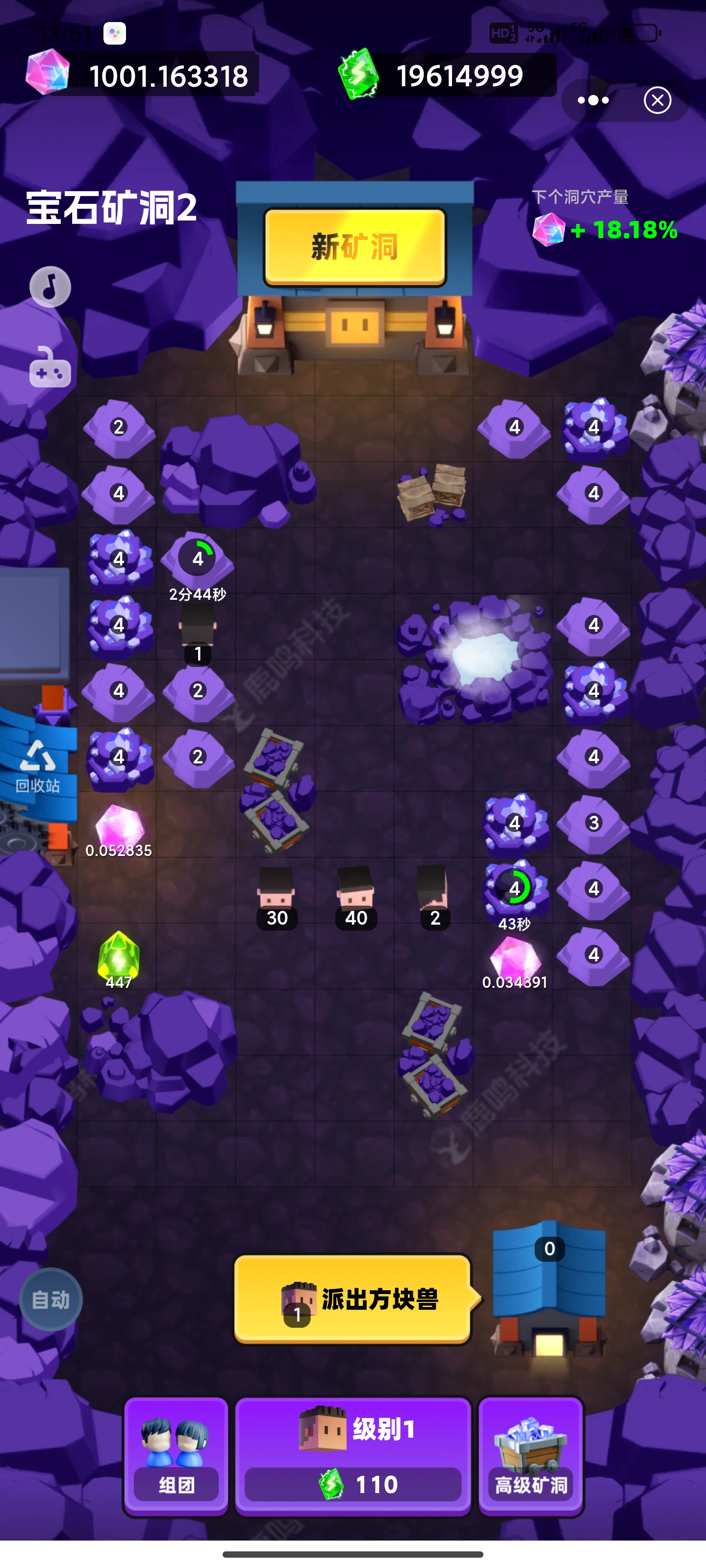Toggle the 自动 auto button
Image resolution: width=706 pixels, height=1568 pixels.
pyautogui.click(x=50, y=1299)
